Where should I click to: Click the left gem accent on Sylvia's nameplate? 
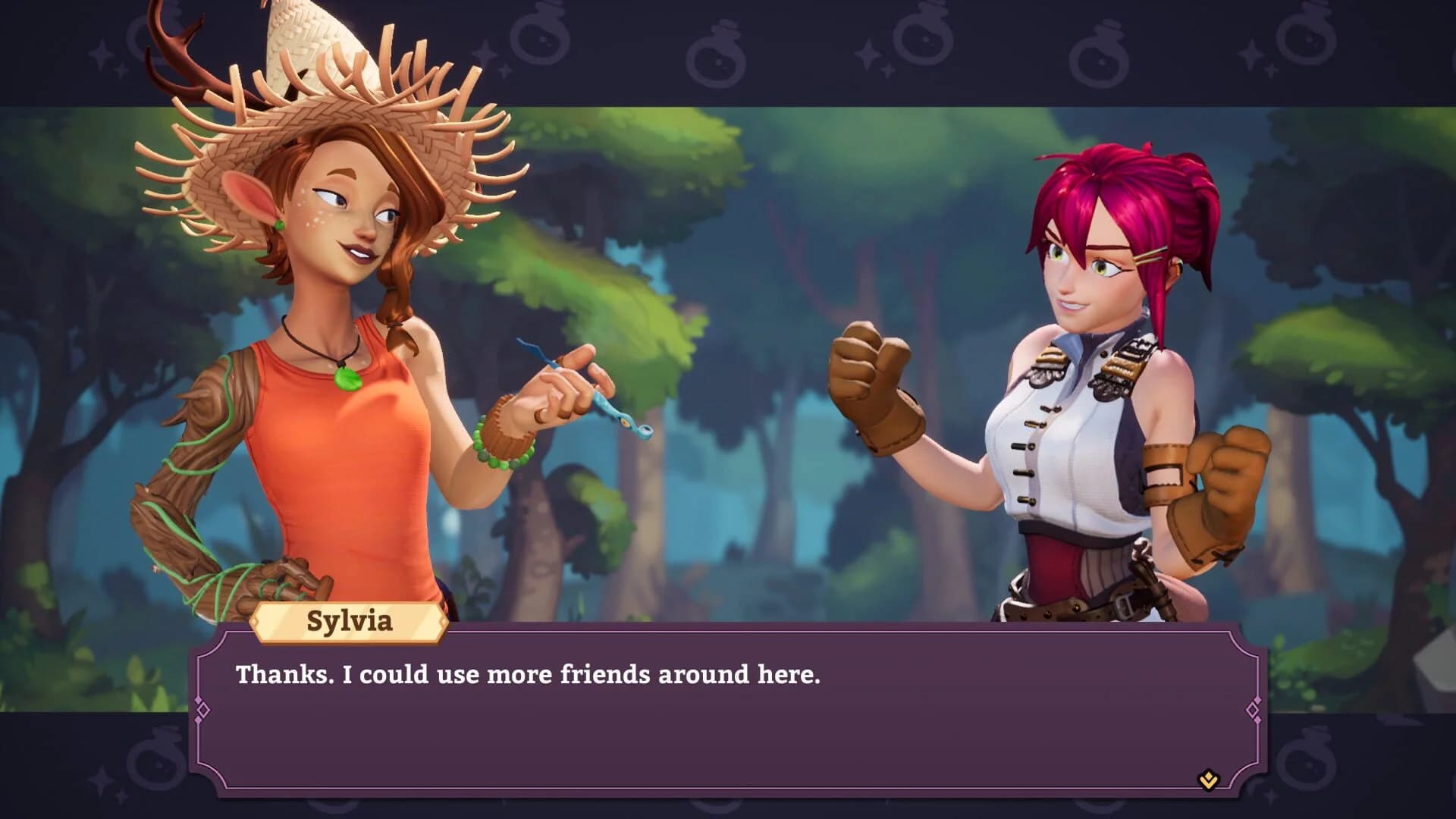256,621
